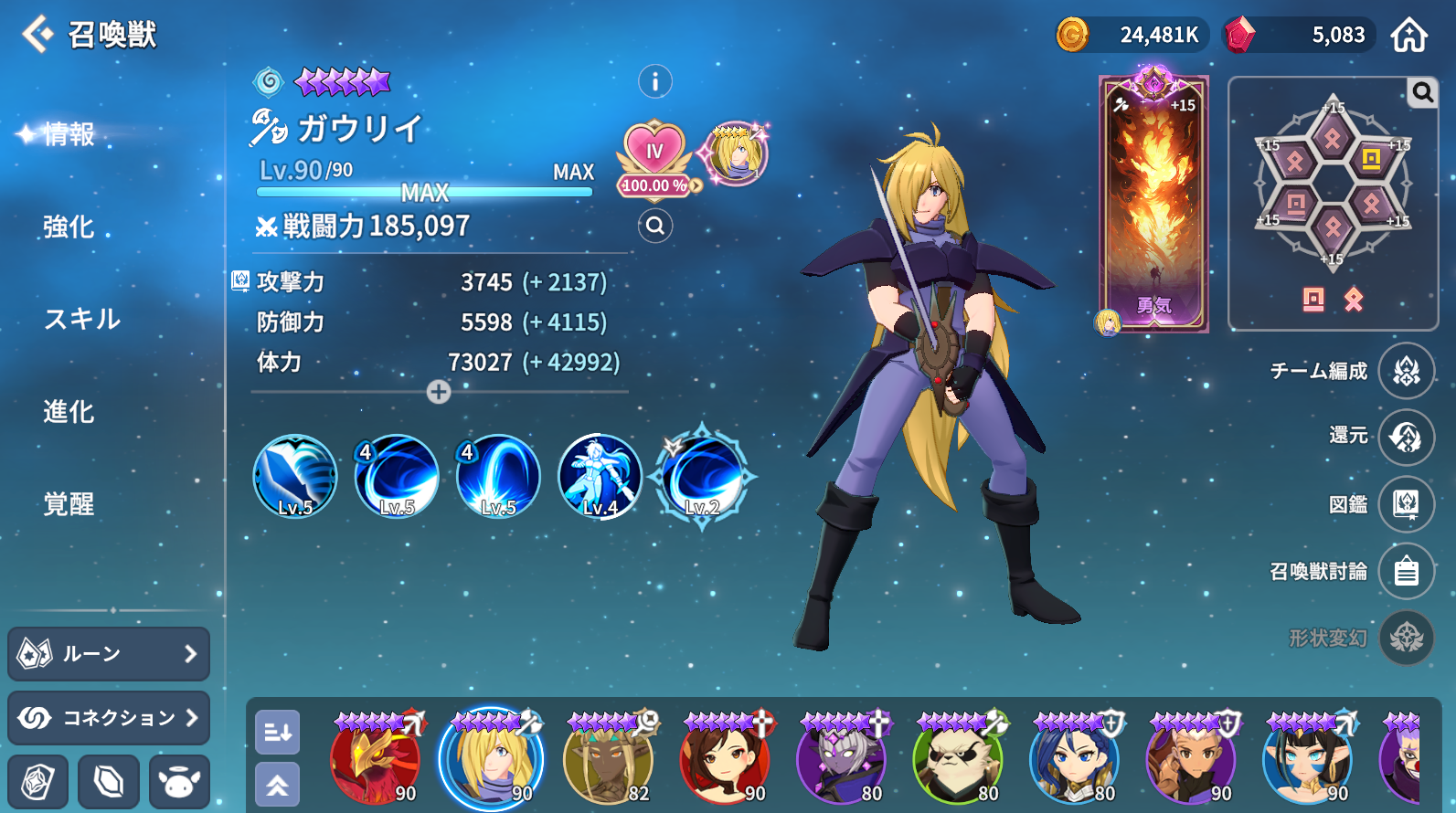Screen dimensions: 1456x813
Task: Show the 覚醒 tab
Action: 69,503
